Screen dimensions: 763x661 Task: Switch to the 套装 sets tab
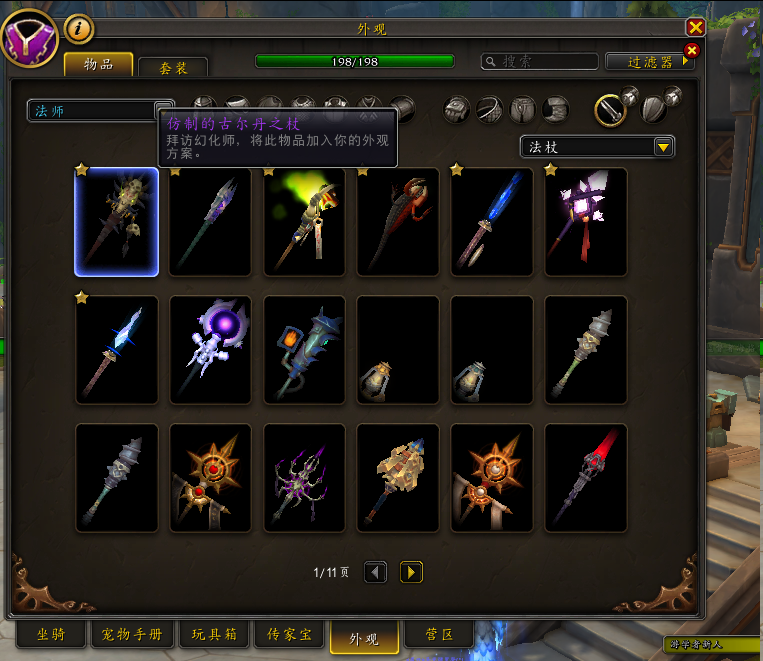point(172,68)
